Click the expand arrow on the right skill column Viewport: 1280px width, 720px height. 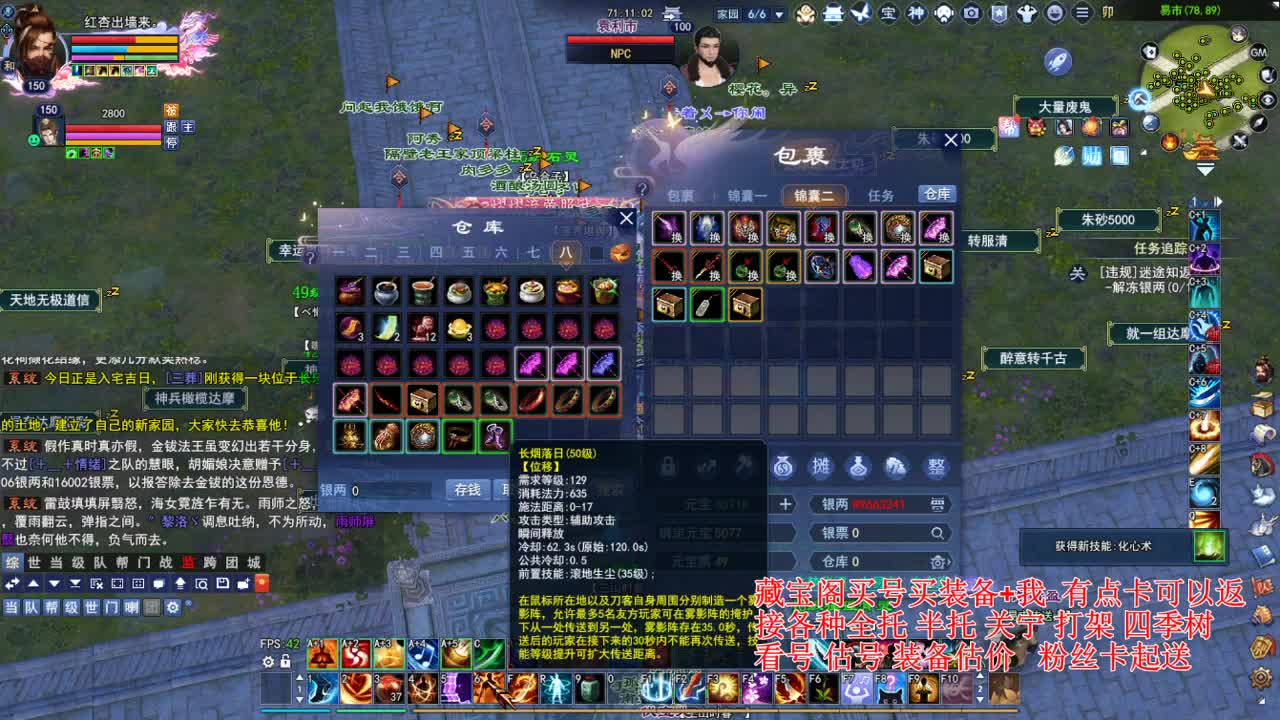[x=1219, y=201]
